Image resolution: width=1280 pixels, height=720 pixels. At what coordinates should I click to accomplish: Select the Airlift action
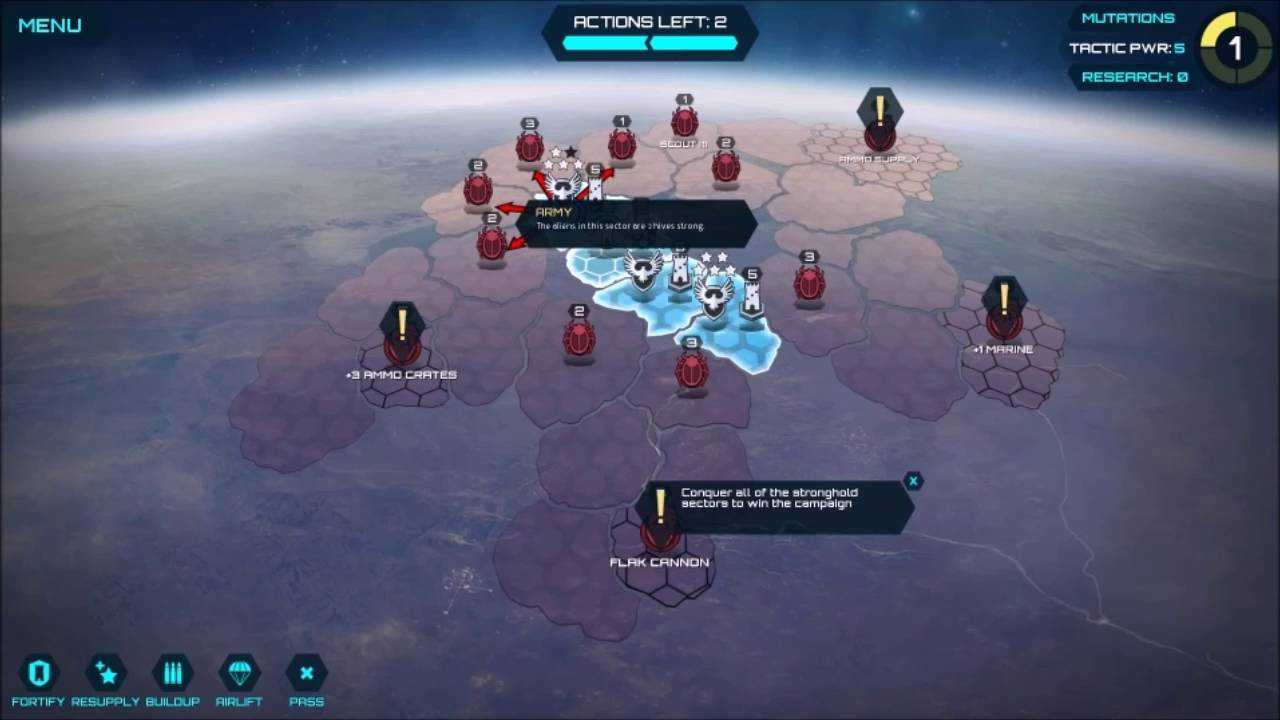pyautogui.click(x=239, y=673)
